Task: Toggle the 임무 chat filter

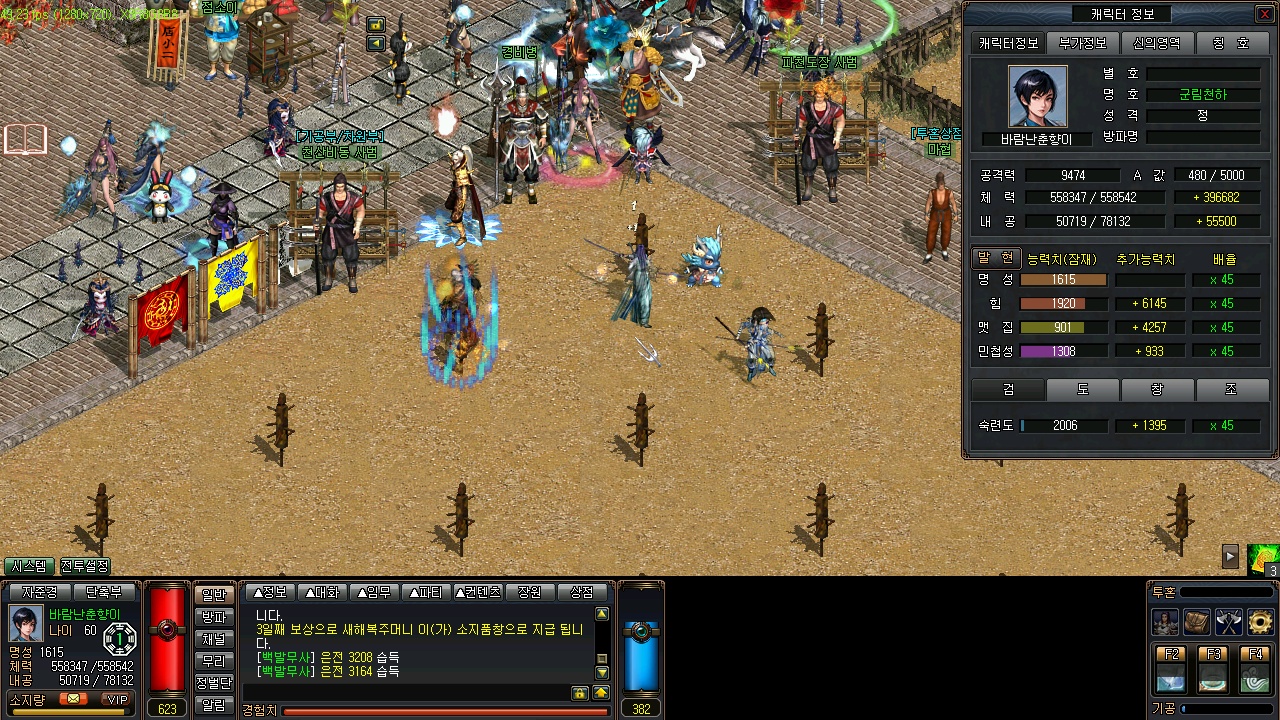Action: (373, 592)
